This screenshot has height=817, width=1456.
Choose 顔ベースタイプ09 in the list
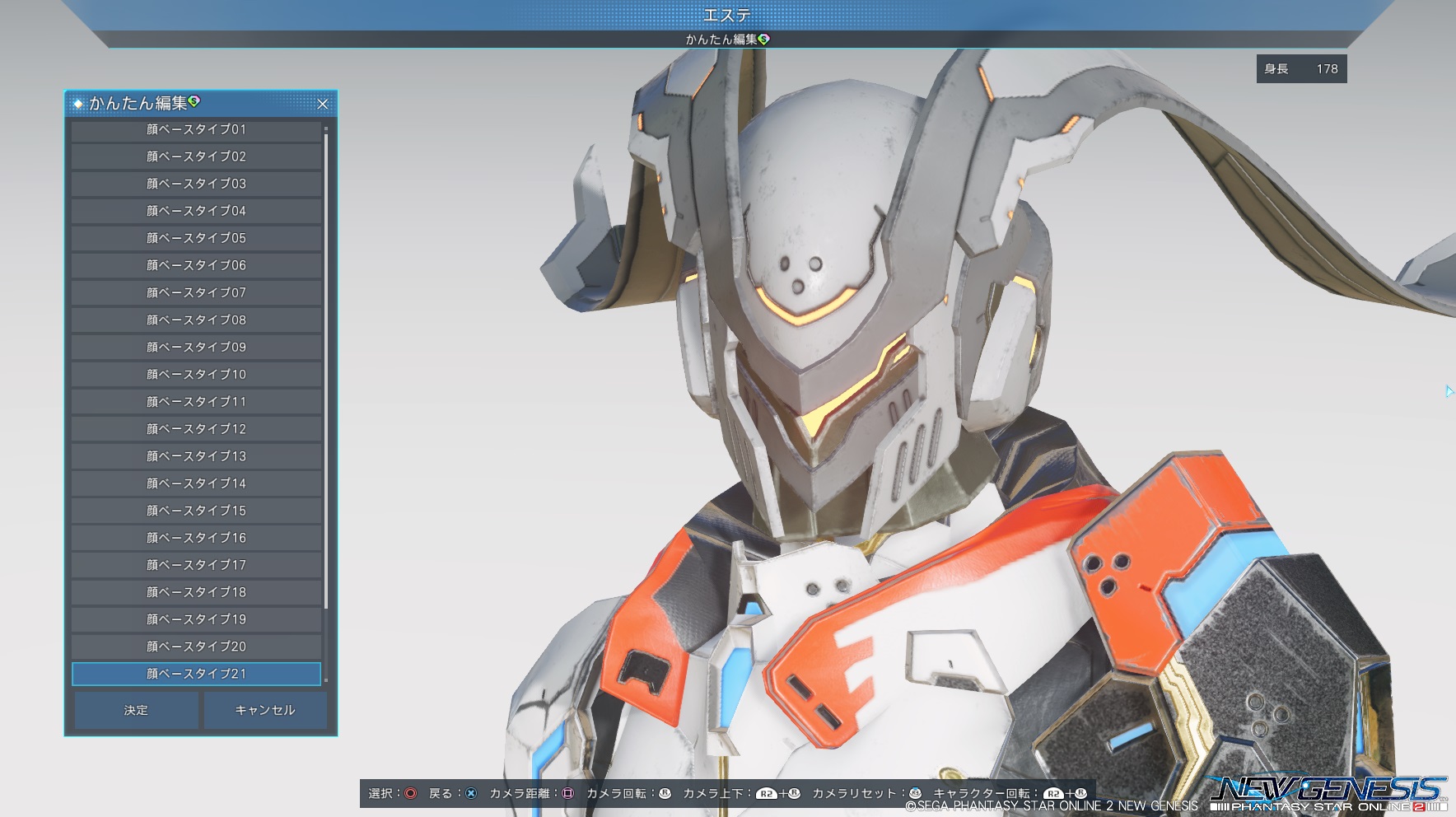coord(196,347)
